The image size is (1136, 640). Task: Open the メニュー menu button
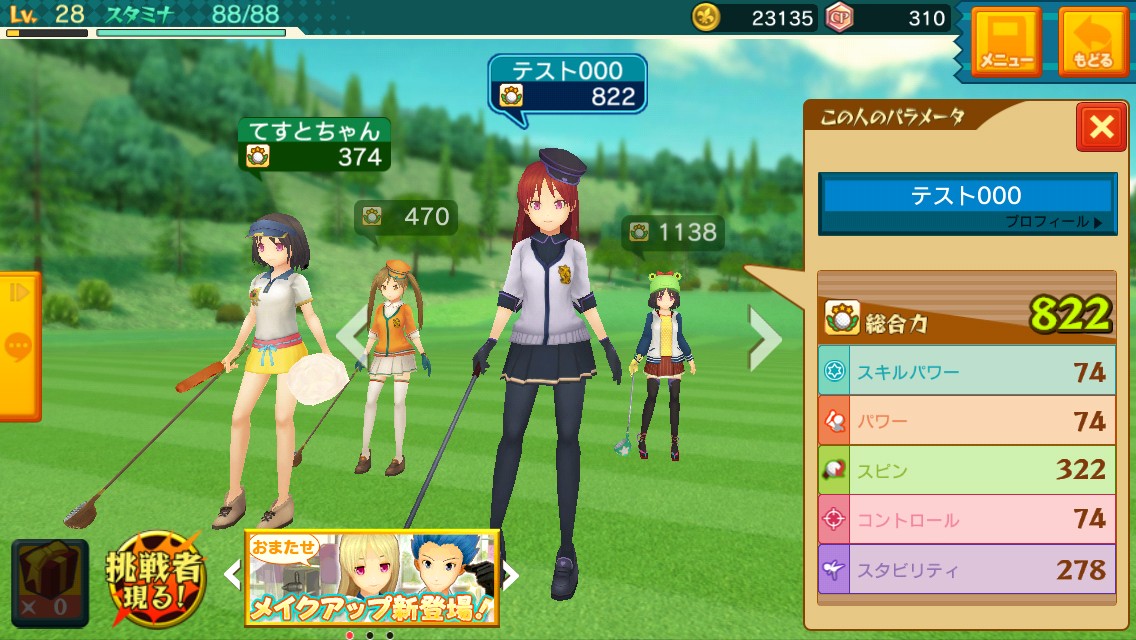1006,42
